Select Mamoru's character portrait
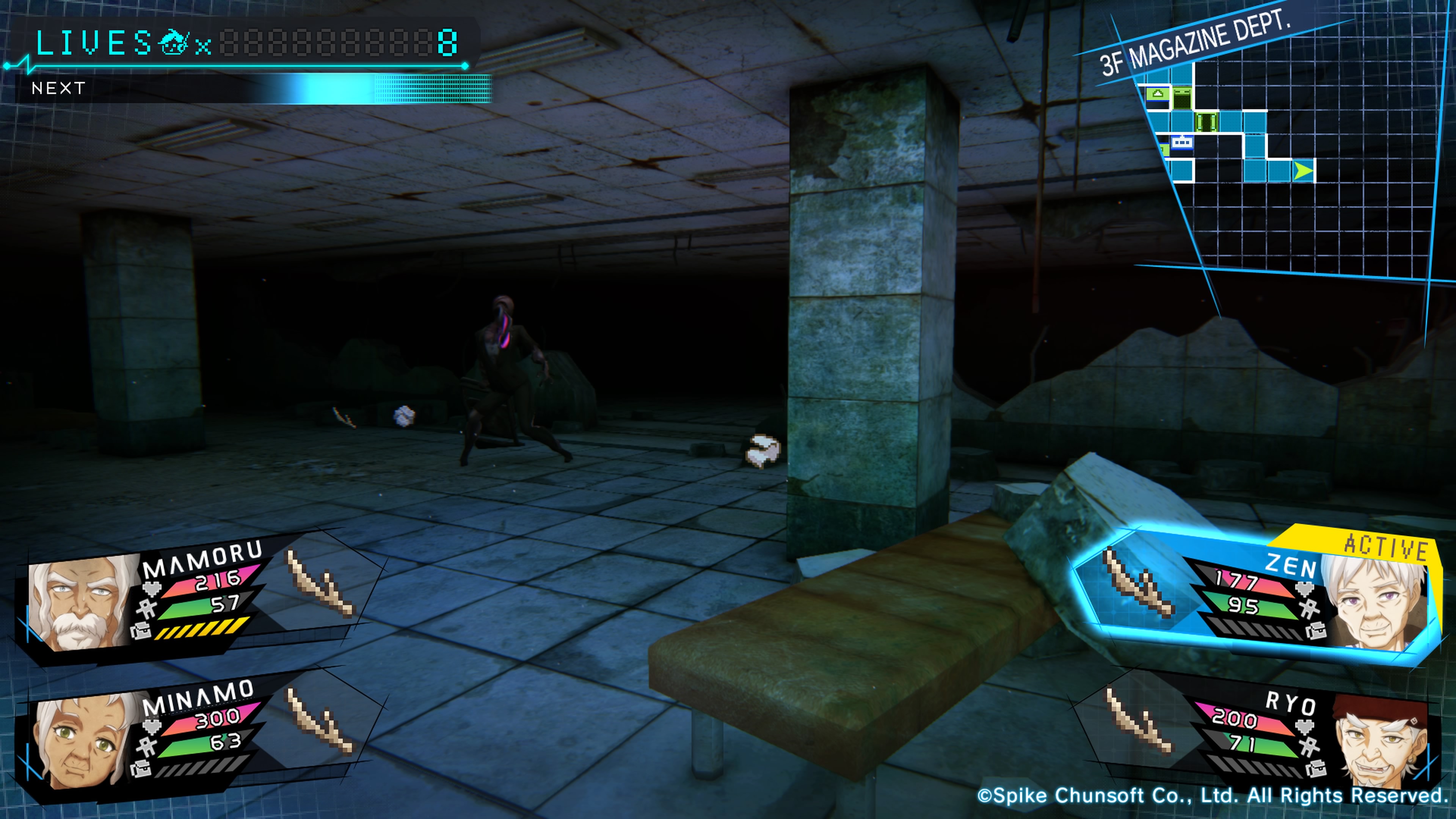This screenshot has width=1456, height=819. [79, 602]
